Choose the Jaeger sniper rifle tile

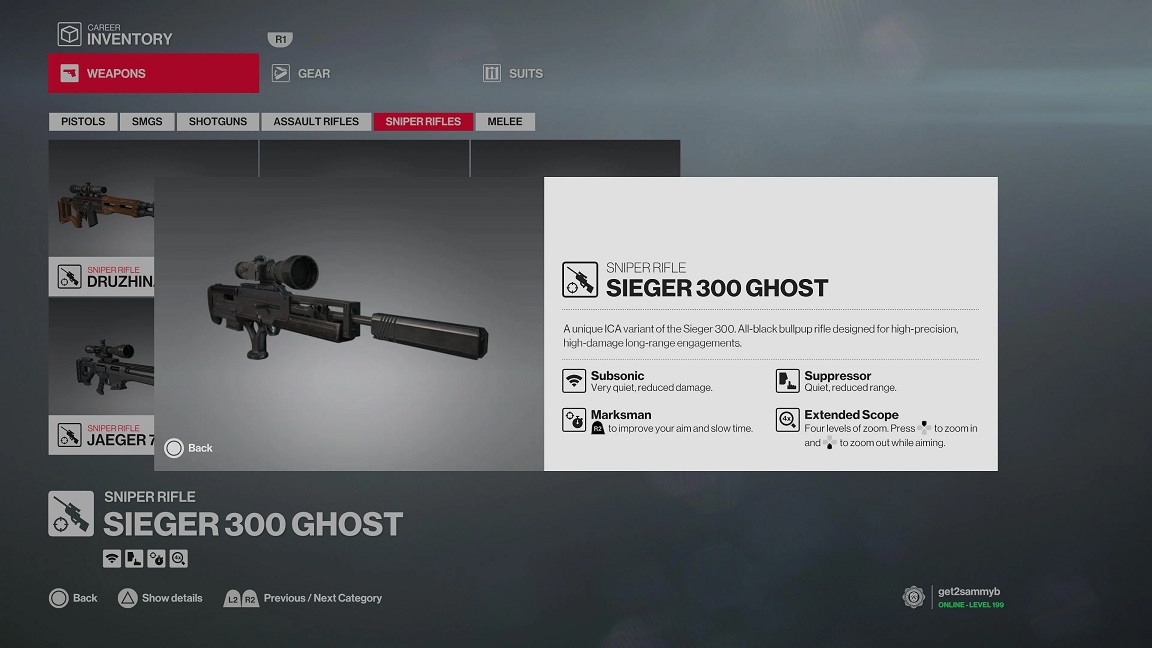tap(101, 375)
